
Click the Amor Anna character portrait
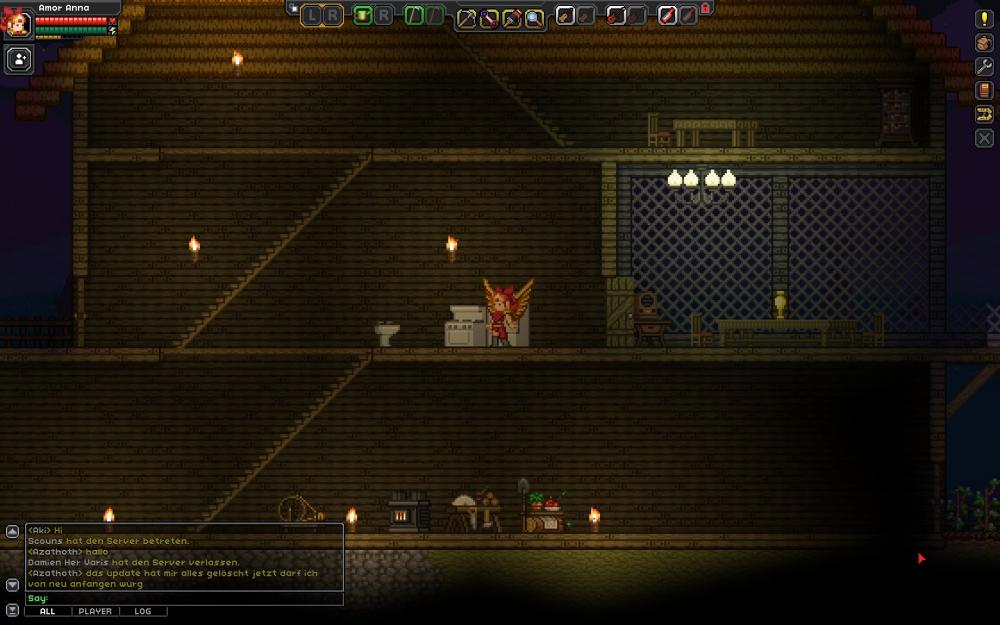pyautogui.click(x=17, y=23)
